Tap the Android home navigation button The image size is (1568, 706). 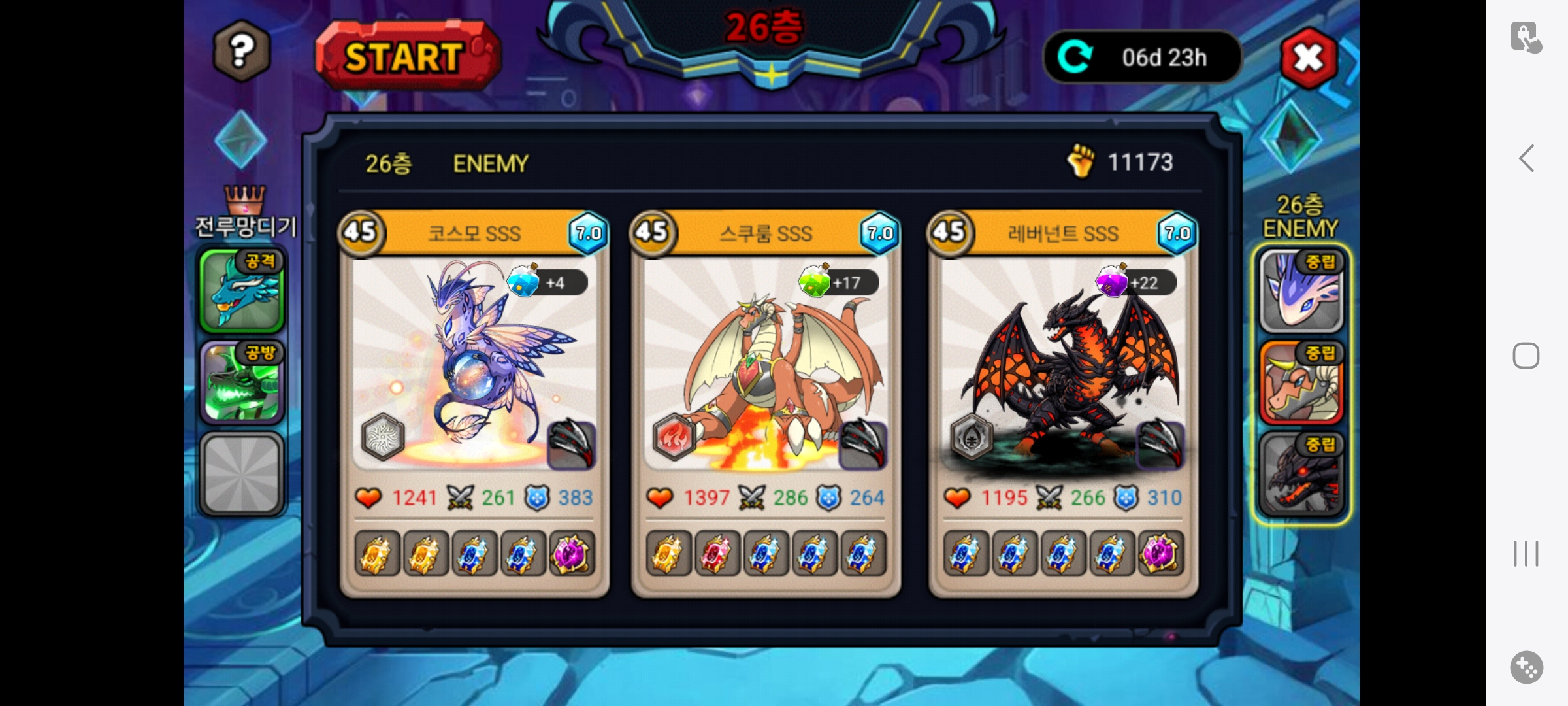pyautogui.click(x=1526, y=356)
